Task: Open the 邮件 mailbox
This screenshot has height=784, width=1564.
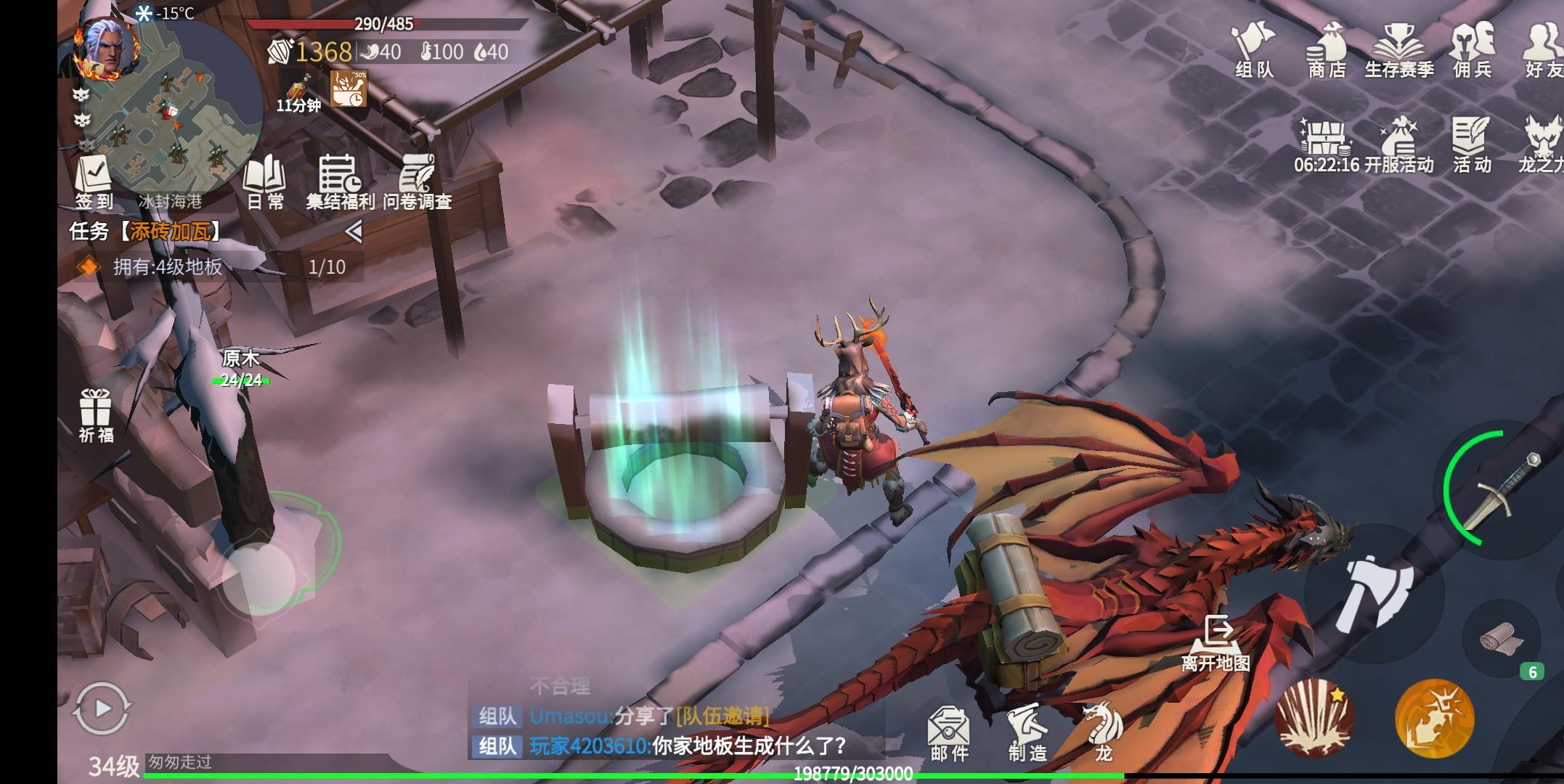Action: [x=949, y=733]
